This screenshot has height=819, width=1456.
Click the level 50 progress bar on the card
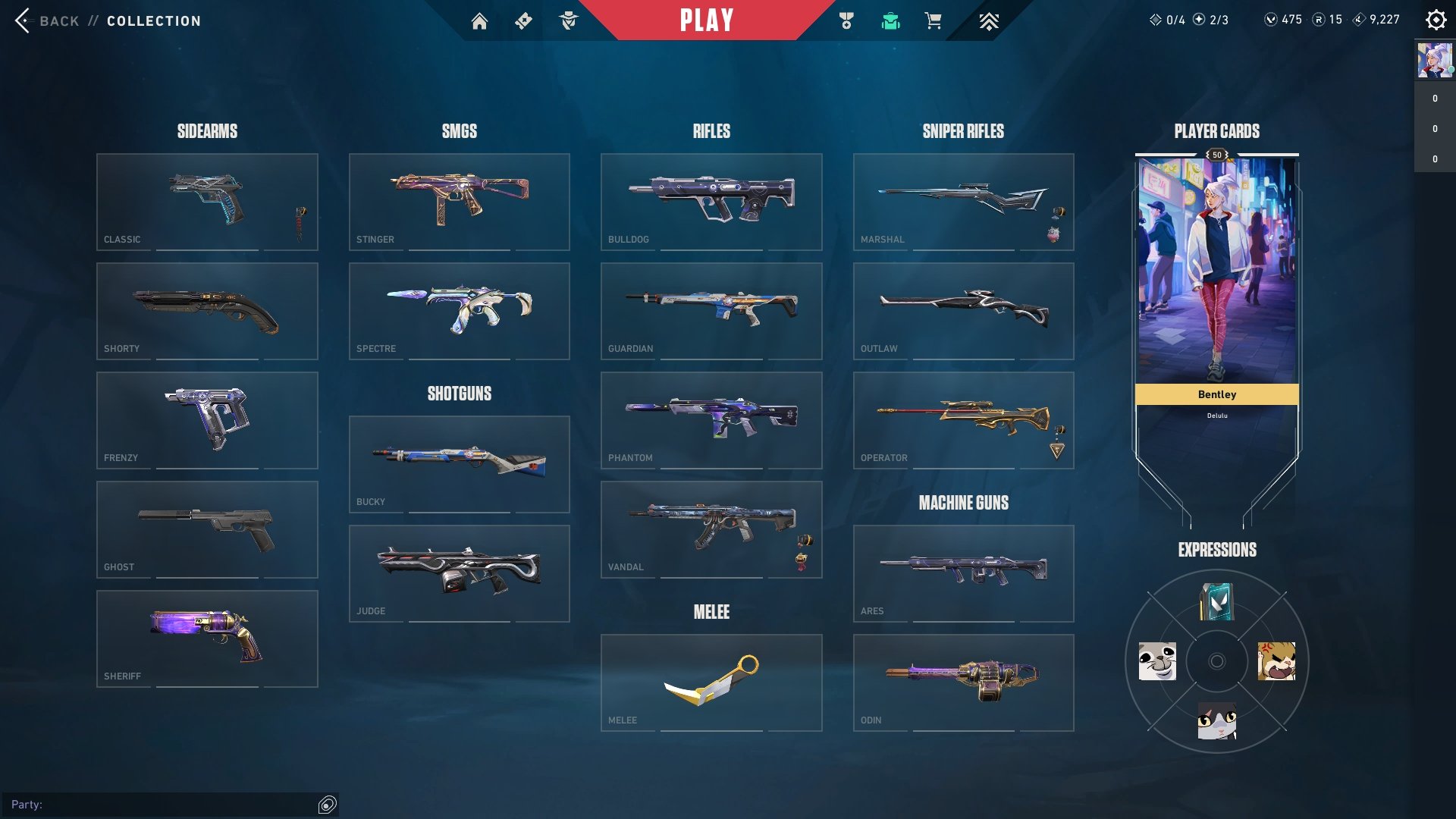point(1216,154)
